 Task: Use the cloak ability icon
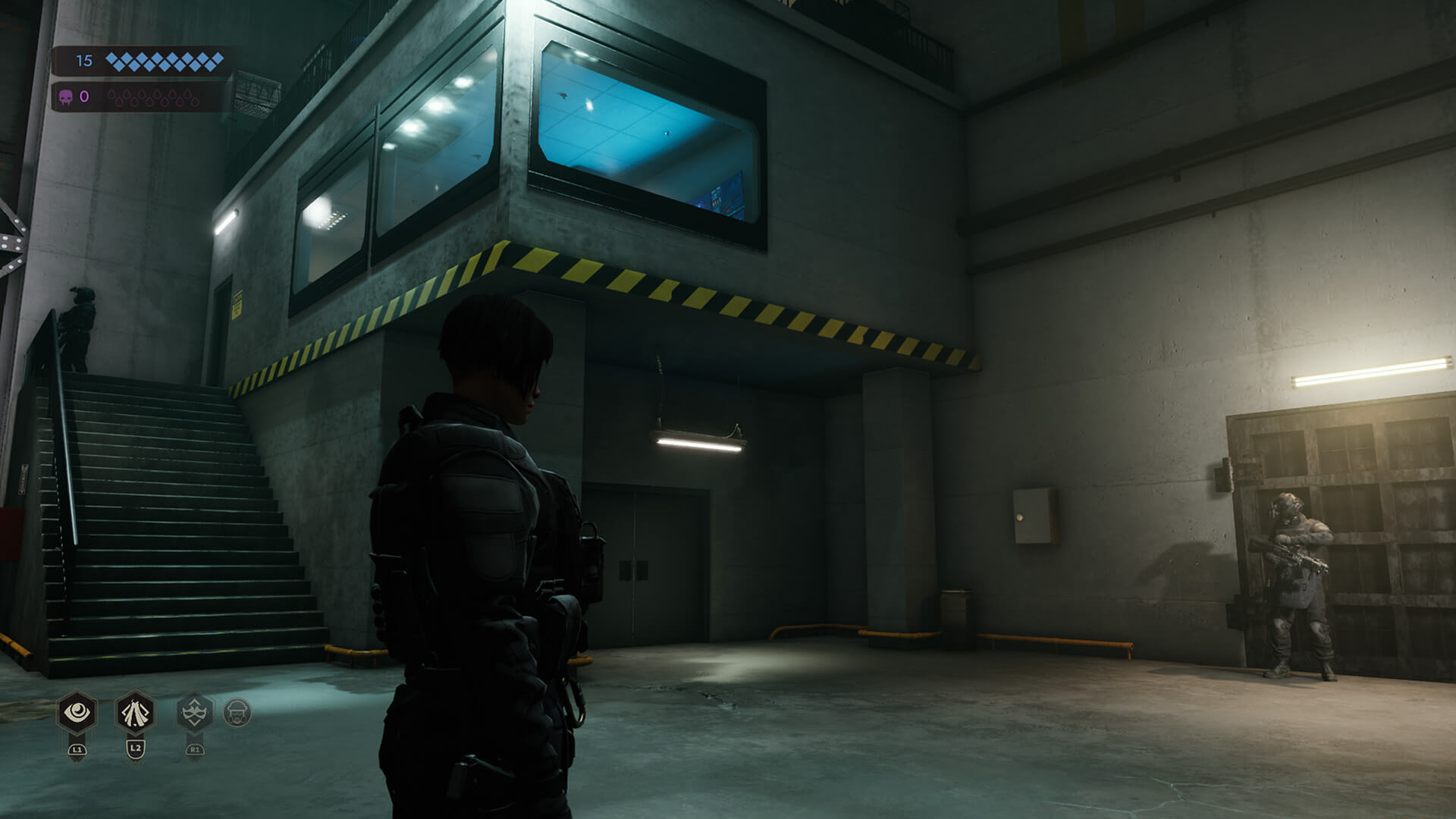[x=136, y=713]
